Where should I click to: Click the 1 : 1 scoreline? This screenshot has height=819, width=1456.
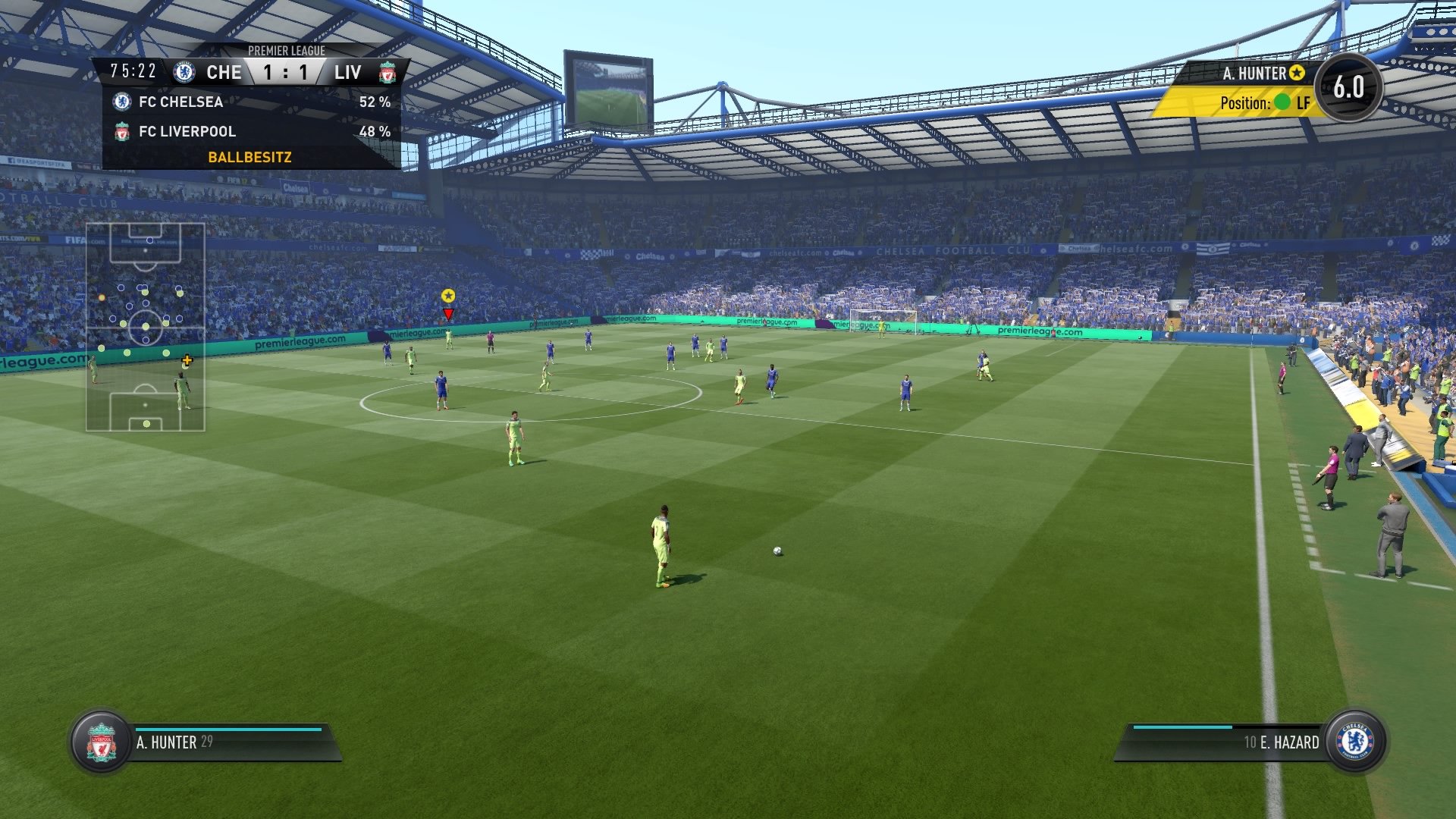[x=284, y=72]
